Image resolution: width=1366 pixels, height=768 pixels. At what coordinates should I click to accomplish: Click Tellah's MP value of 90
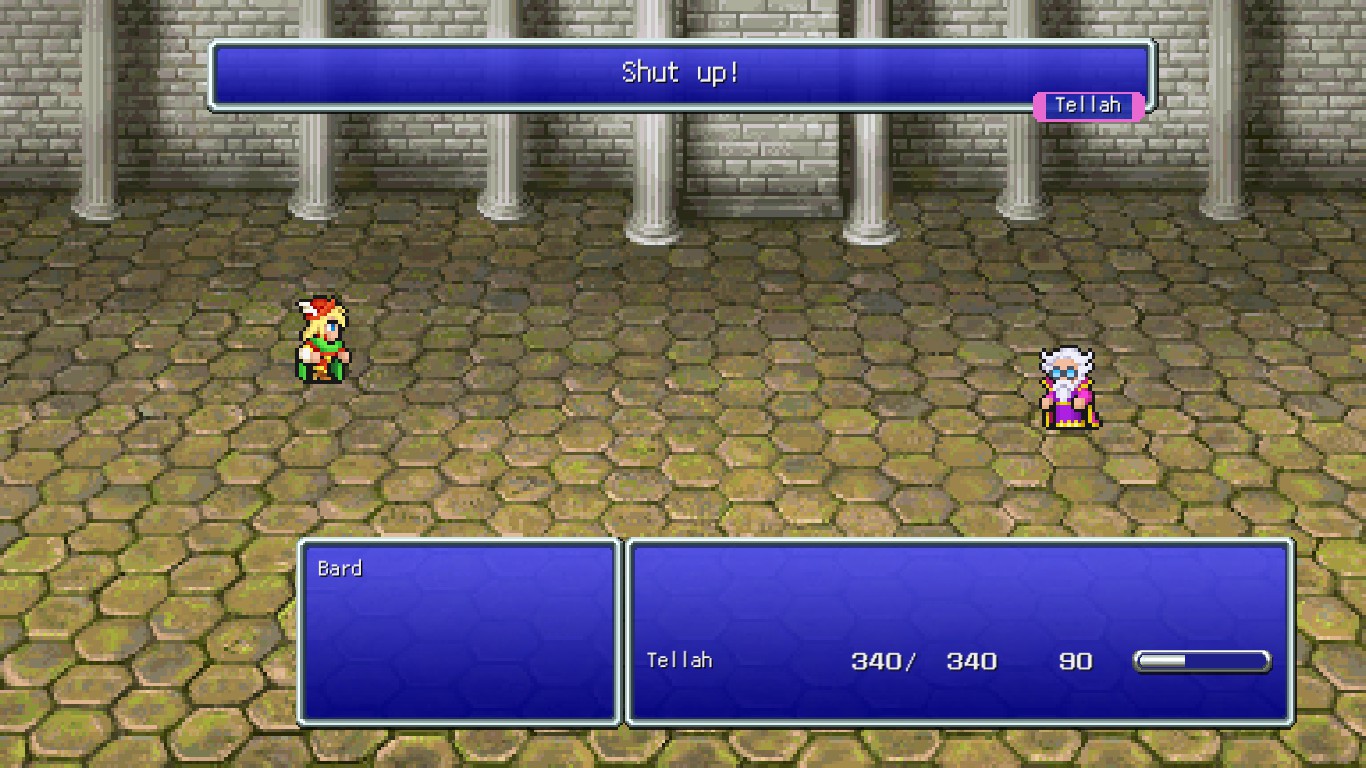click(1078, 661)
